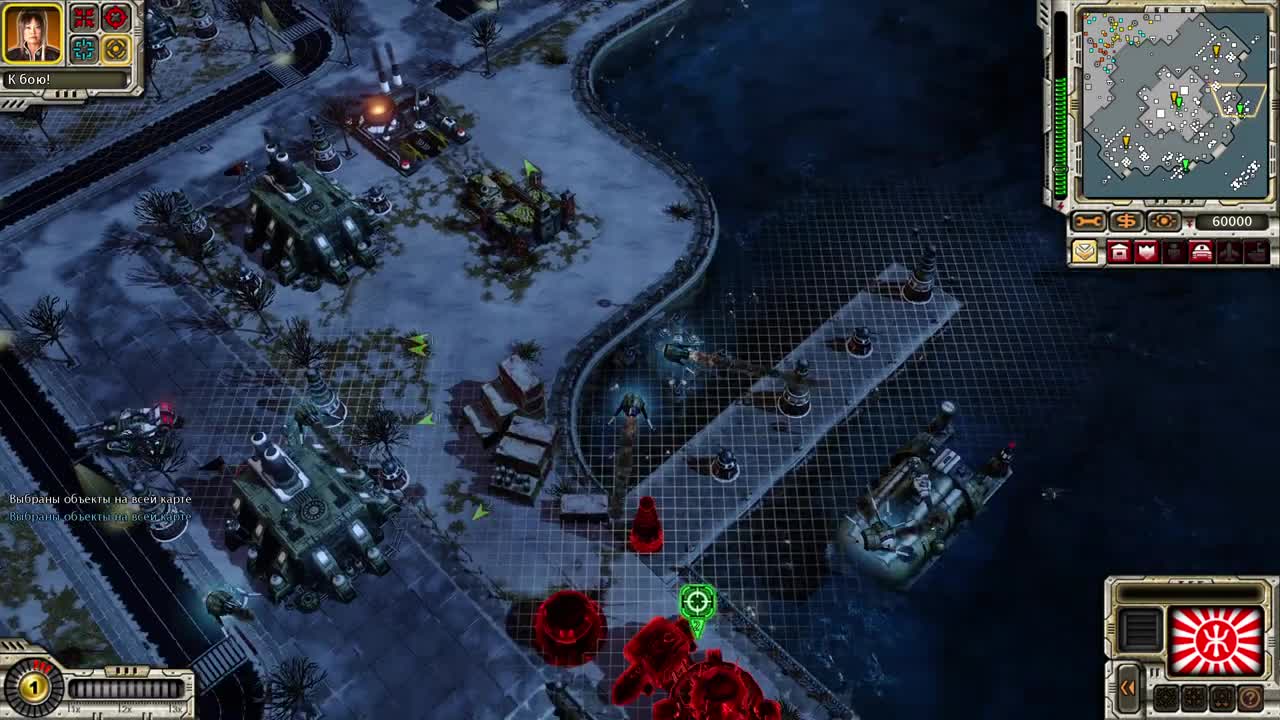The image size is (1280, 720).
Task: Click the sell dollar icon
Action: (x=1126, y=220)
